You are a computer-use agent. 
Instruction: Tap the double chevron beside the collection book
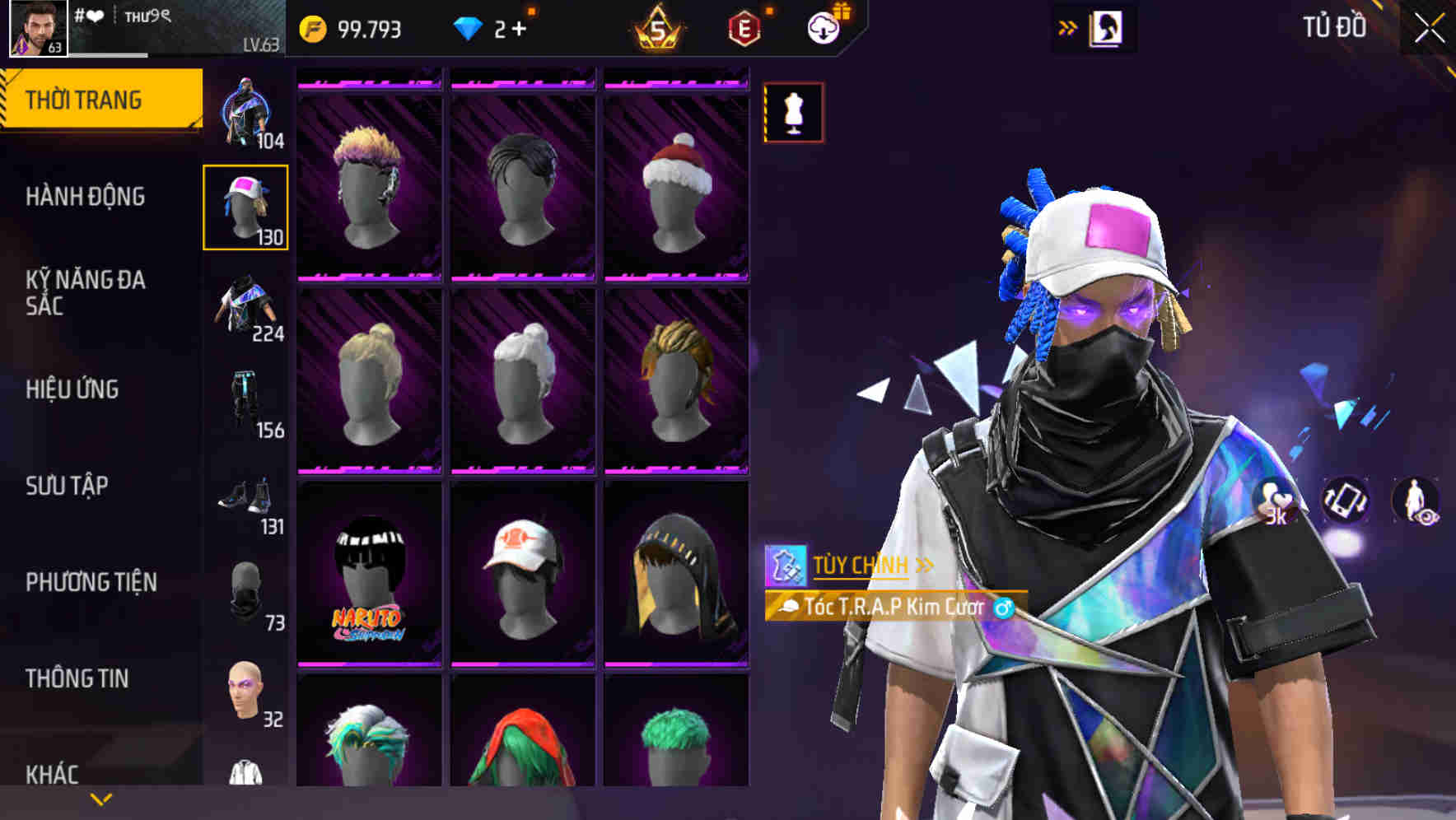[x=1068, y=27]
